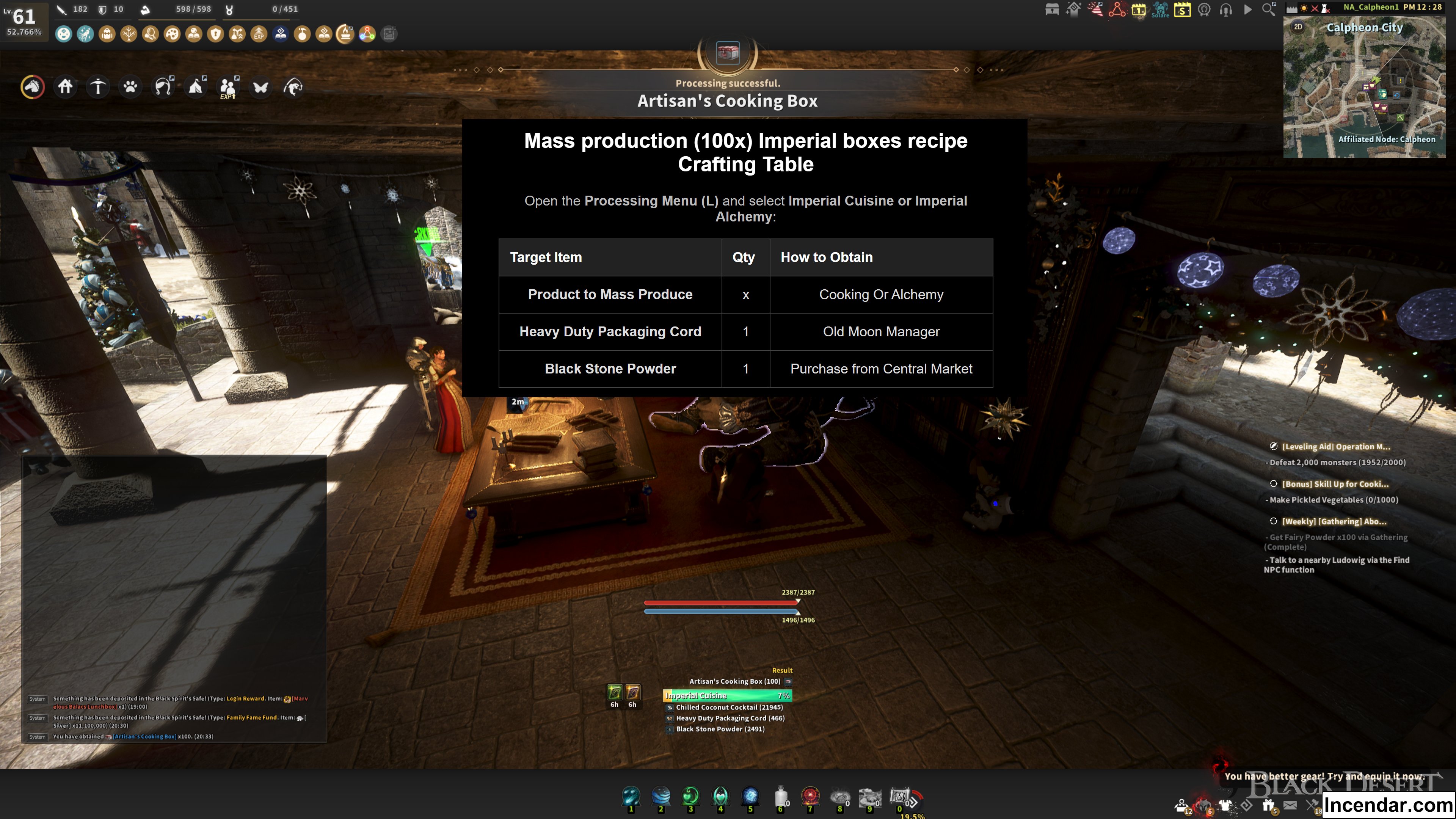
Task: Click the pickaxe worker icon
Action: (98, 87)
